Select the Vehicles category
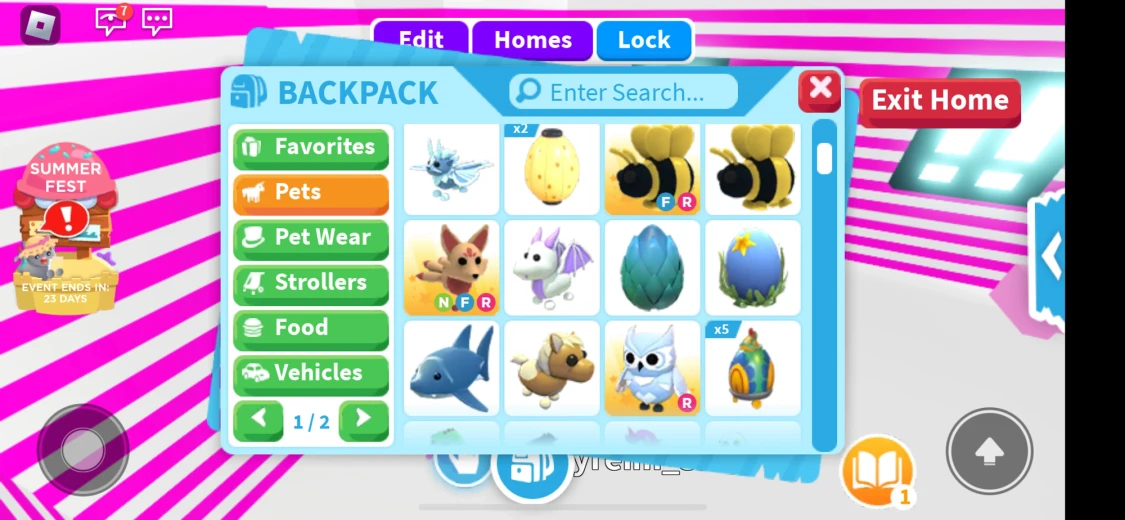This screenshot has width=1125, height=520. click(x=311, y=373)
